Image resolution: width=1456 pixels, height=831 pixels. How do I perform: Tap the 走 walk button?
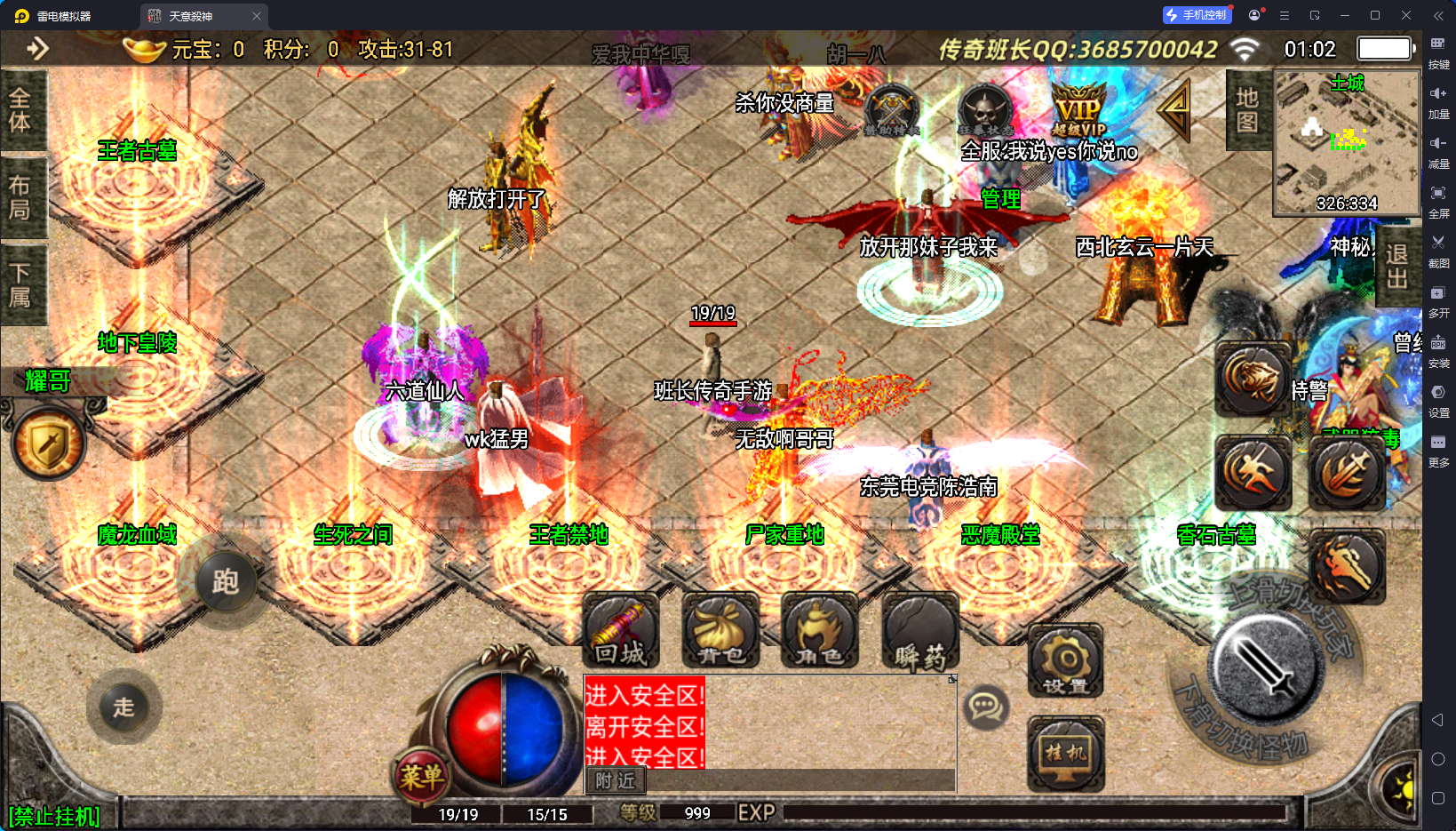(123, 707)
